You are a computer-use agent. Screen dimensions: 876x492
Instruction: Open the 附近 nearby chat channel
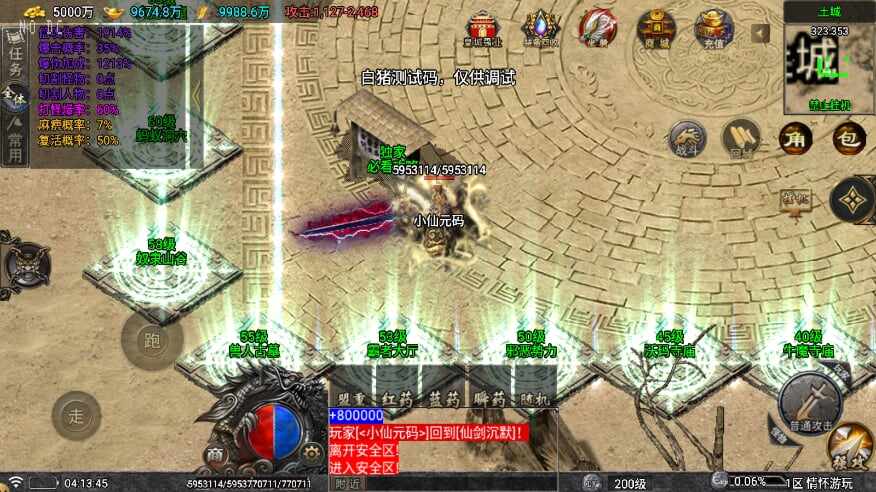point(347,483)
